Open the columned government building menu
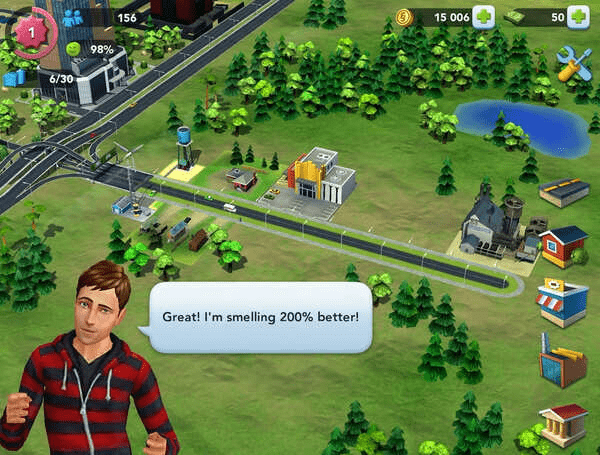This screenshot has width=600, height=455. click(x=562, y=424)
